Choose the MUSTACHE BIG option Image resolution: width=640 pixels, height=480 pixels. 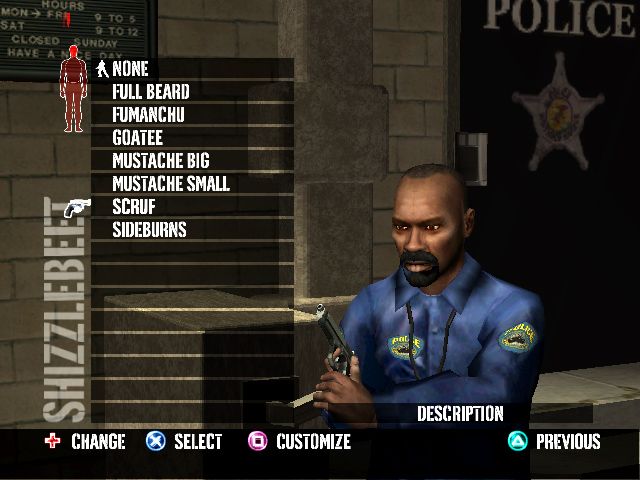[x=161, y=161]
